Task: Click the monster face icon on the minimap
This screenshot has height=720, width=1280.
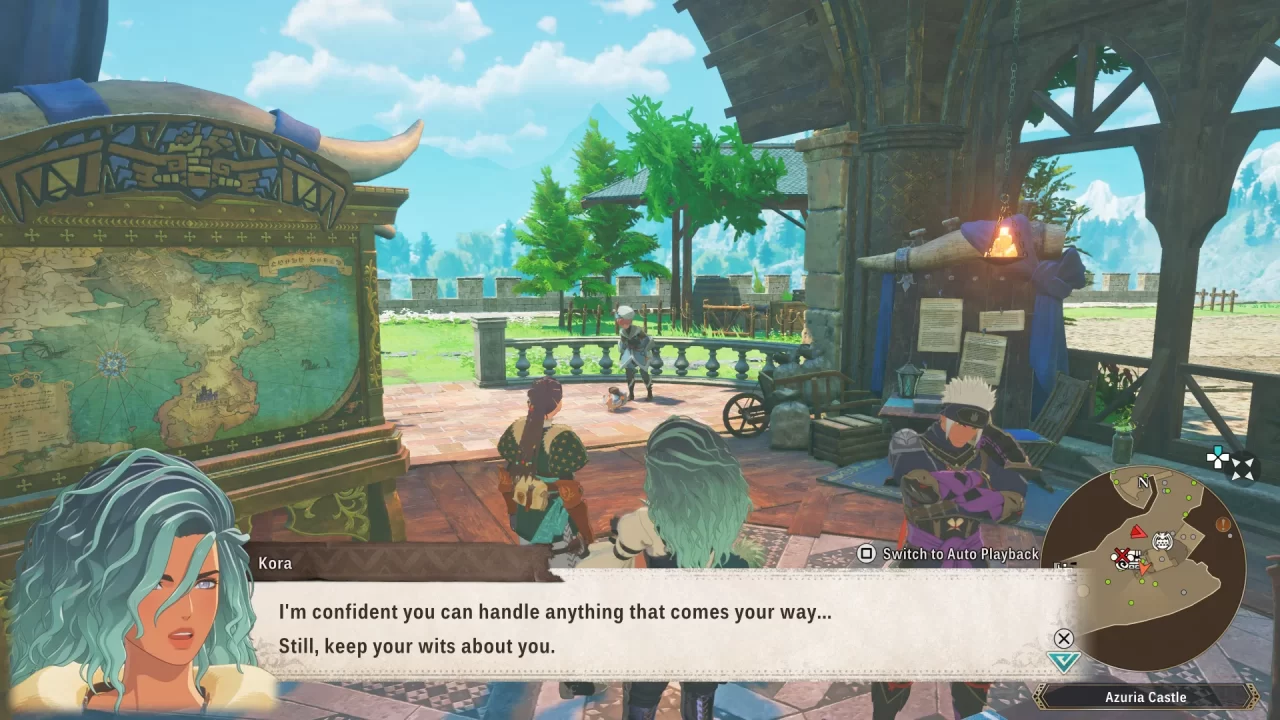Action: tap(1162, 540)
